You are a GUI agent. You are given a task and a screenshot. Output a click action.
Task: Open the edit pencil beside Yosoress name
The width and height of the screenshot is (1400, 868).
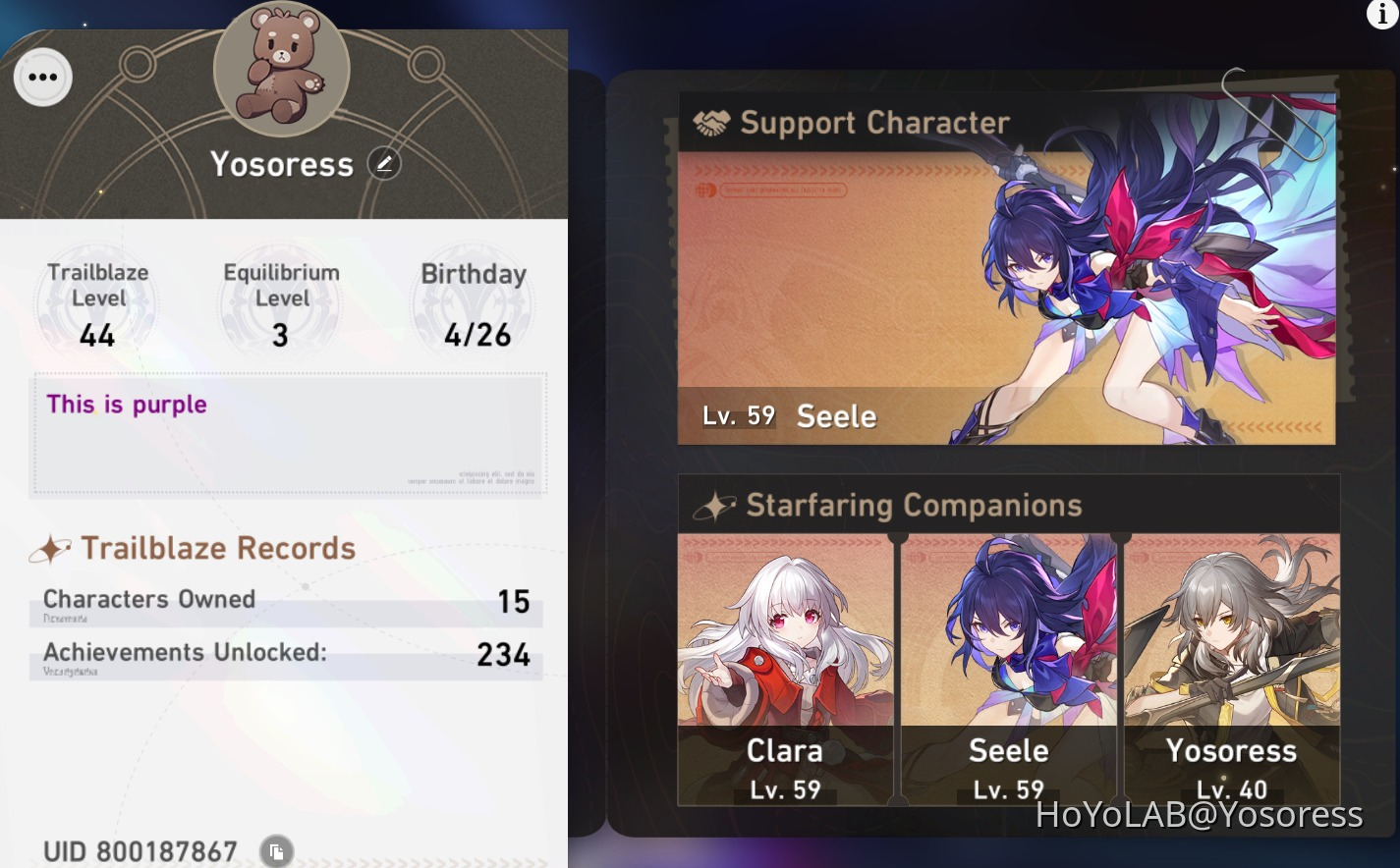tap(384, 163)
